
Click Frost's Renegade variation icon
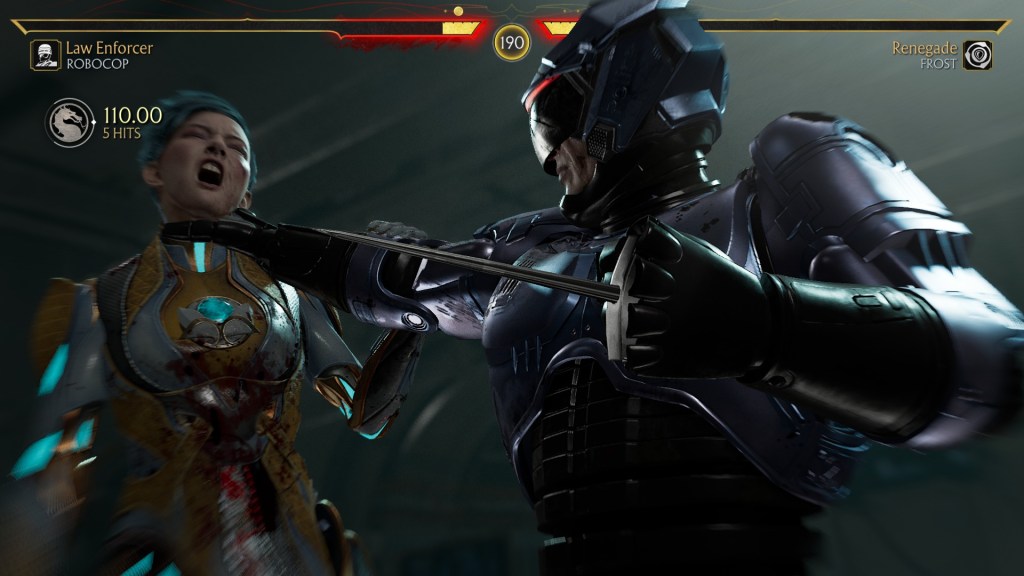point(977,55)
